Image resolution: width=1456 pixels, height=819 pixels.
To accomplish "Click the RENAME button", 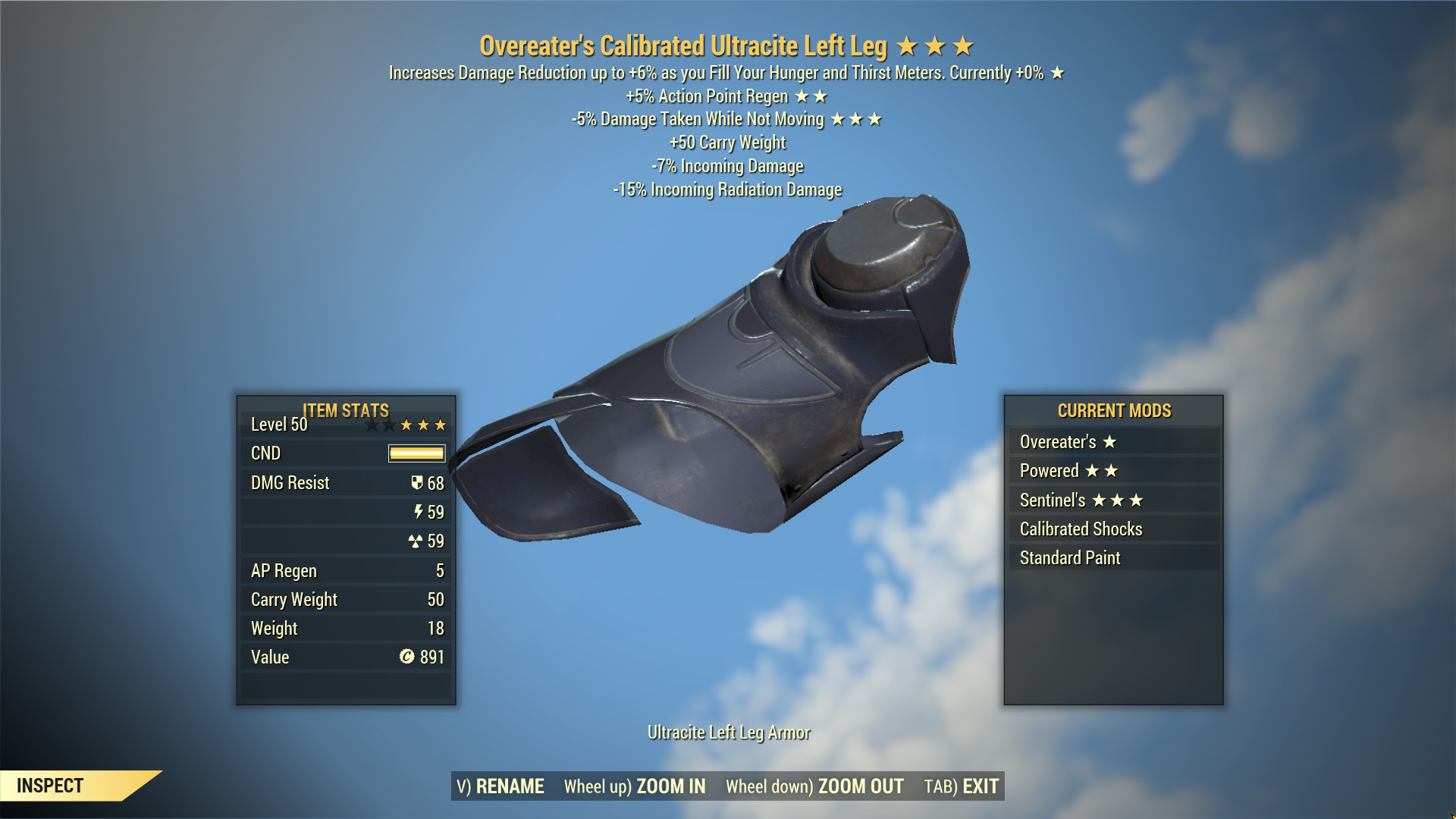I will click(500, 786).
